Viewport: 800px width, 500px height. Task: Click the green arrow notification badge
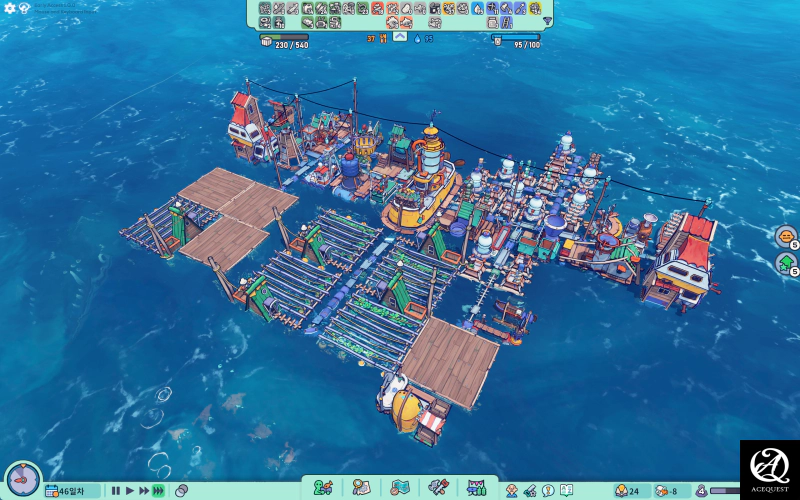pyautogui.click(x=785, y=264)
